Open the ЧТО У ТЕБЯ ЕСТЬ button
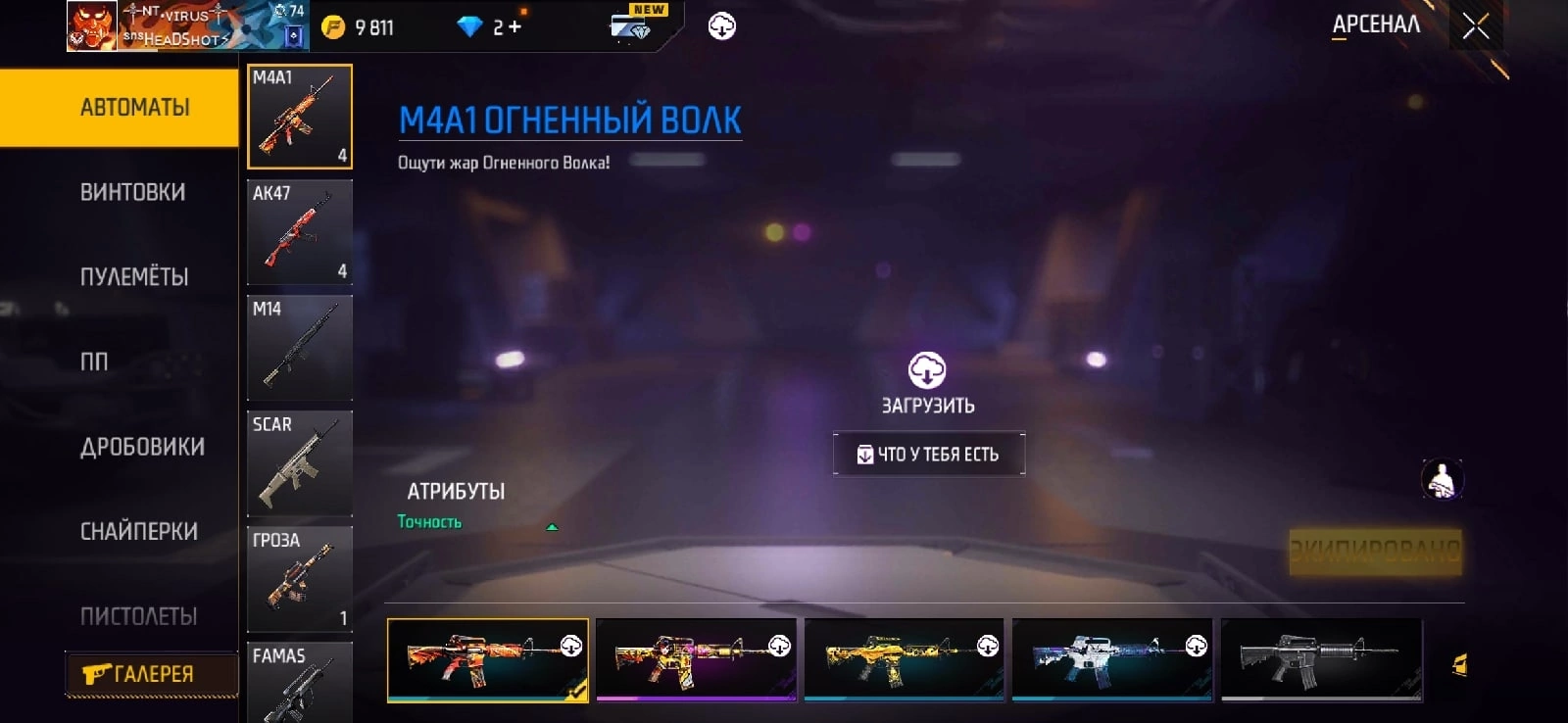This screenshot has height=723, width=1568. pyautogui.click(x=929, y=455)
